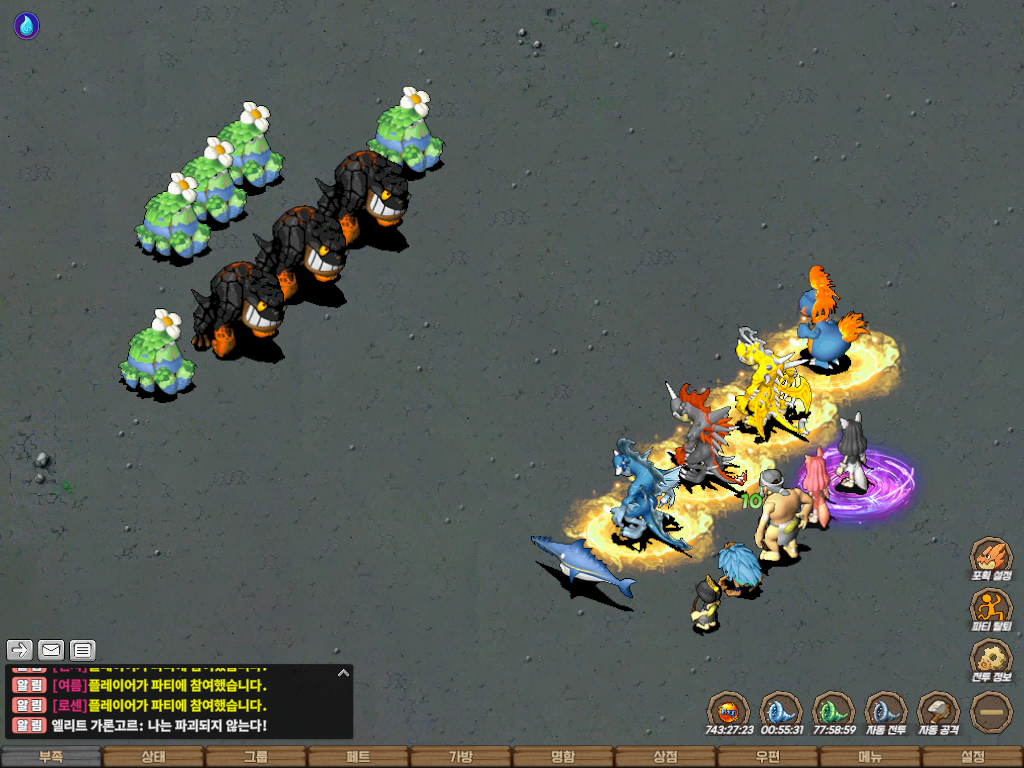Click the Exp boost timer icon
This screenshot has width=1024, height=768.
(728, 712)
